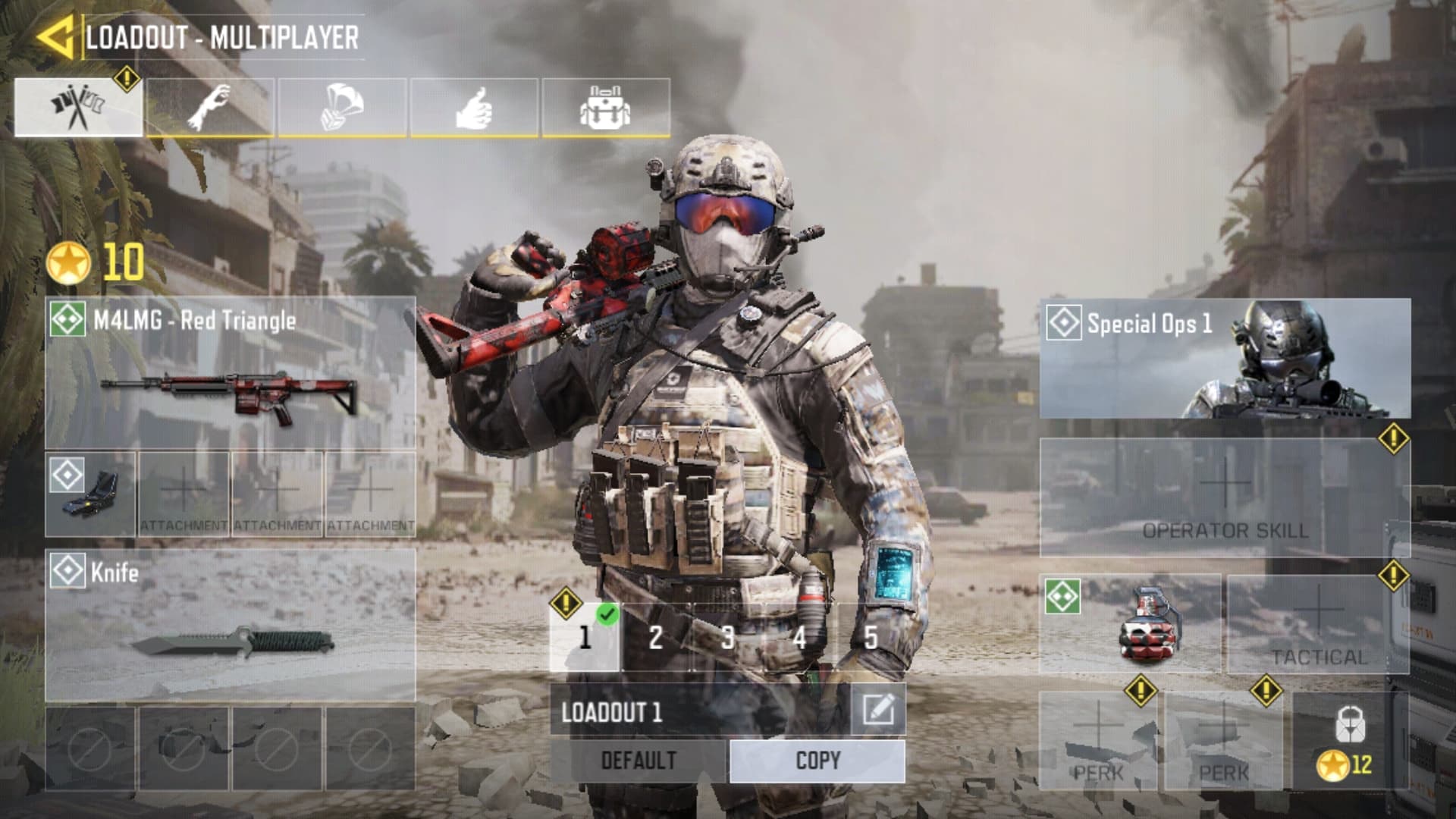The width and height of the screenshot is (1456, 819).
Task: Click the Default button
Action: click(x=638, y=761)
